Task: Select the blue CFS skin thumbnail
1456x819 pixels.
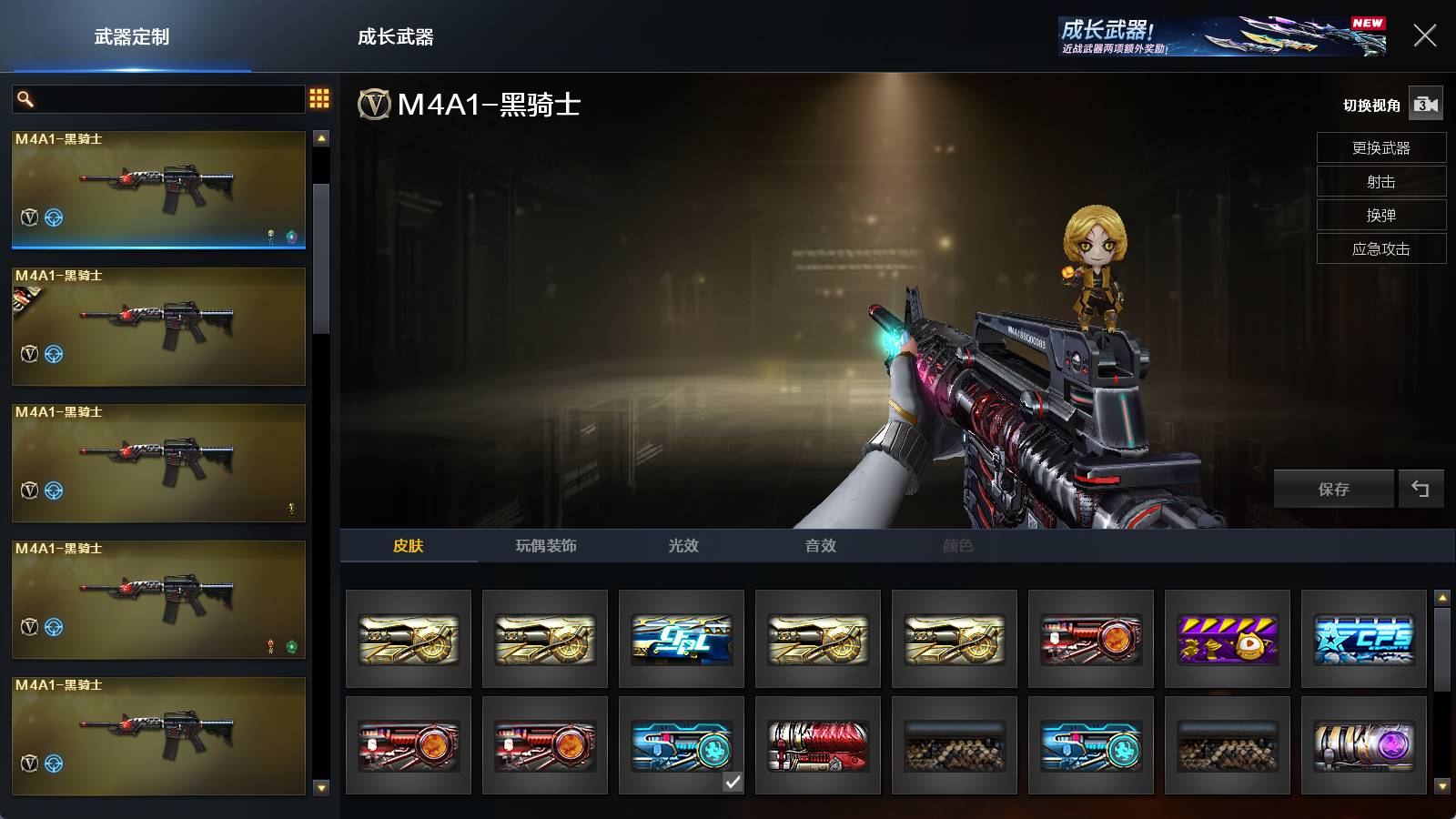Action: pyautogui.click(x=1363, y=639)
